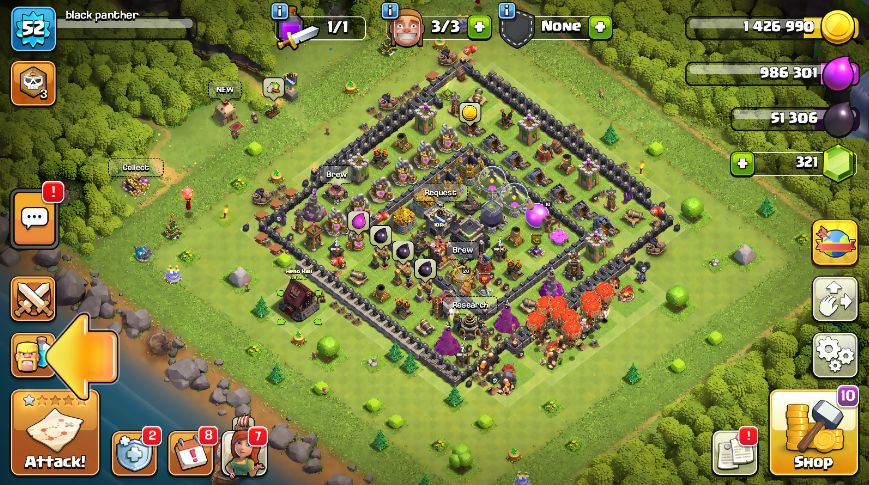The width and height of the screenshot is (869, 485).
Task: Open the clan chat speech bubble
Action: coord(33,218)
